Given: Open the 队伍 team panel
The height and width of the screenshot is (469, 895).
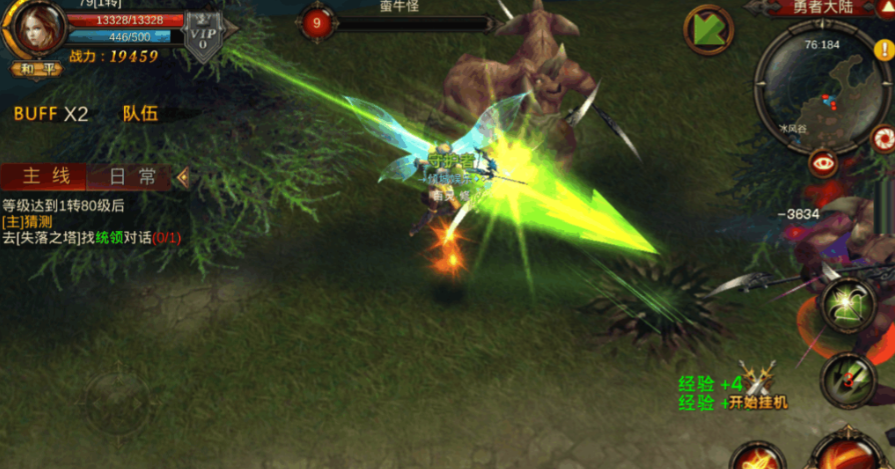Looking at the screenshot, I should click(140, 114).
